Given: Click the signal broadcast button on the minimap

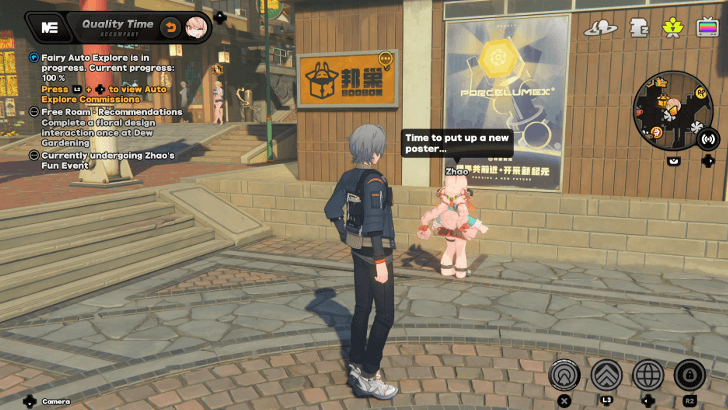Looking at the screenshot, I should (x=708, y=138).
